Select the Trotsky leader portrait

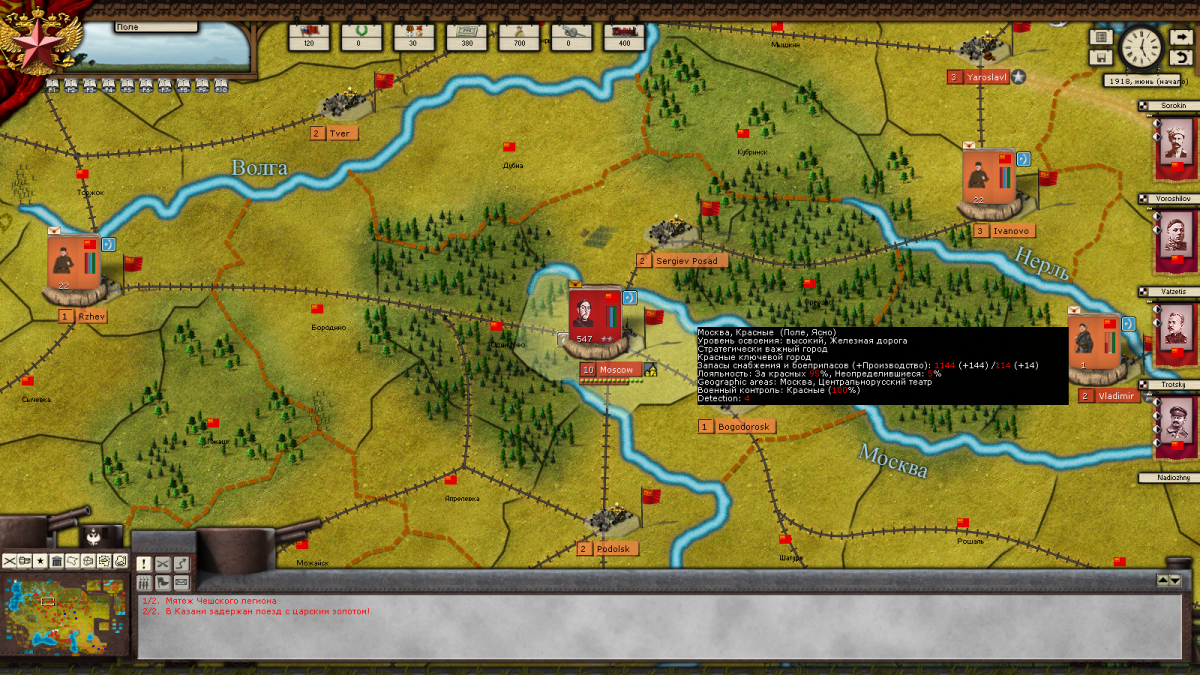[x=1176, y=426]
